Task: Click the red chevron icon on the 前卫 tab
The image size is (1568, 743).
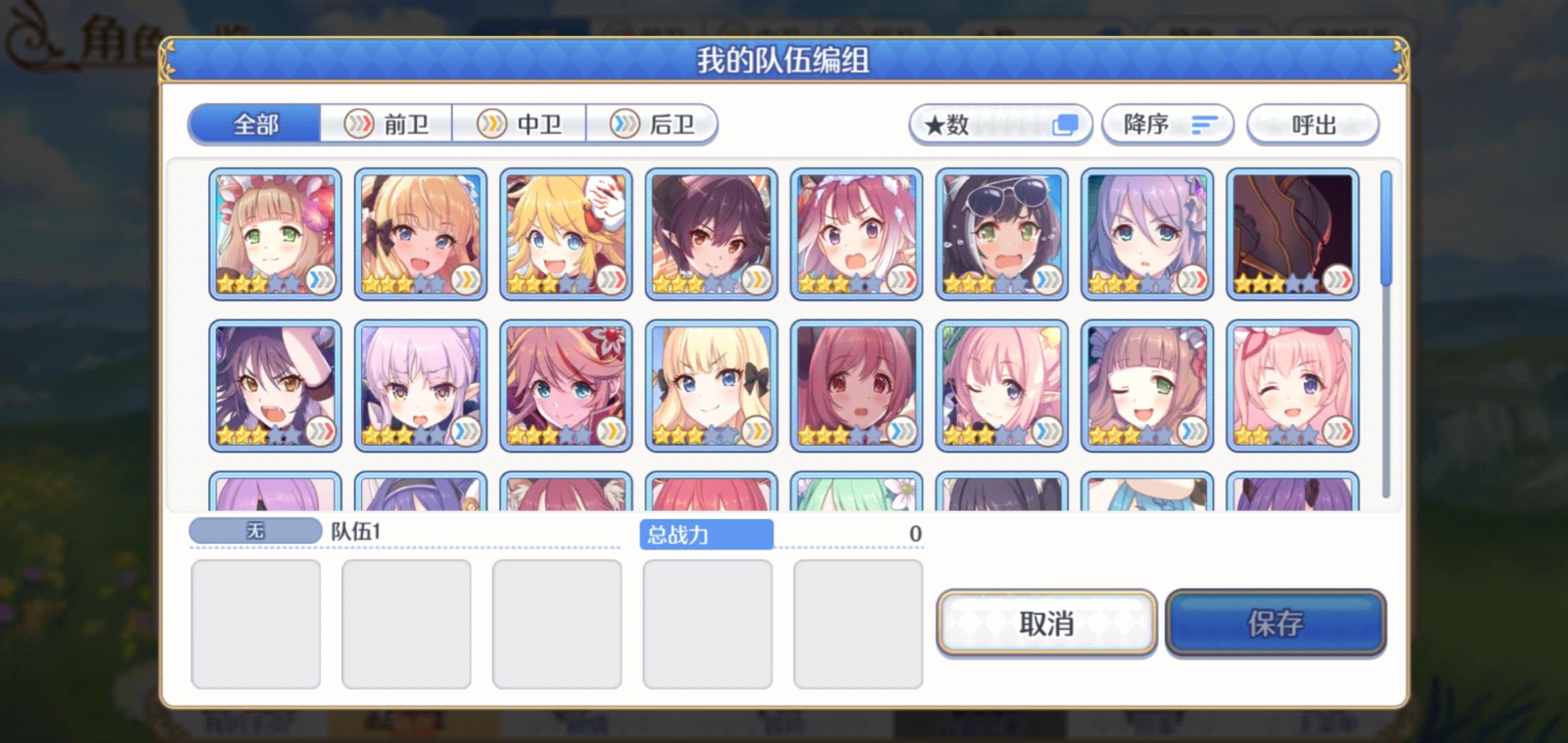Action: pyautogui.click(x=358, y=124)
